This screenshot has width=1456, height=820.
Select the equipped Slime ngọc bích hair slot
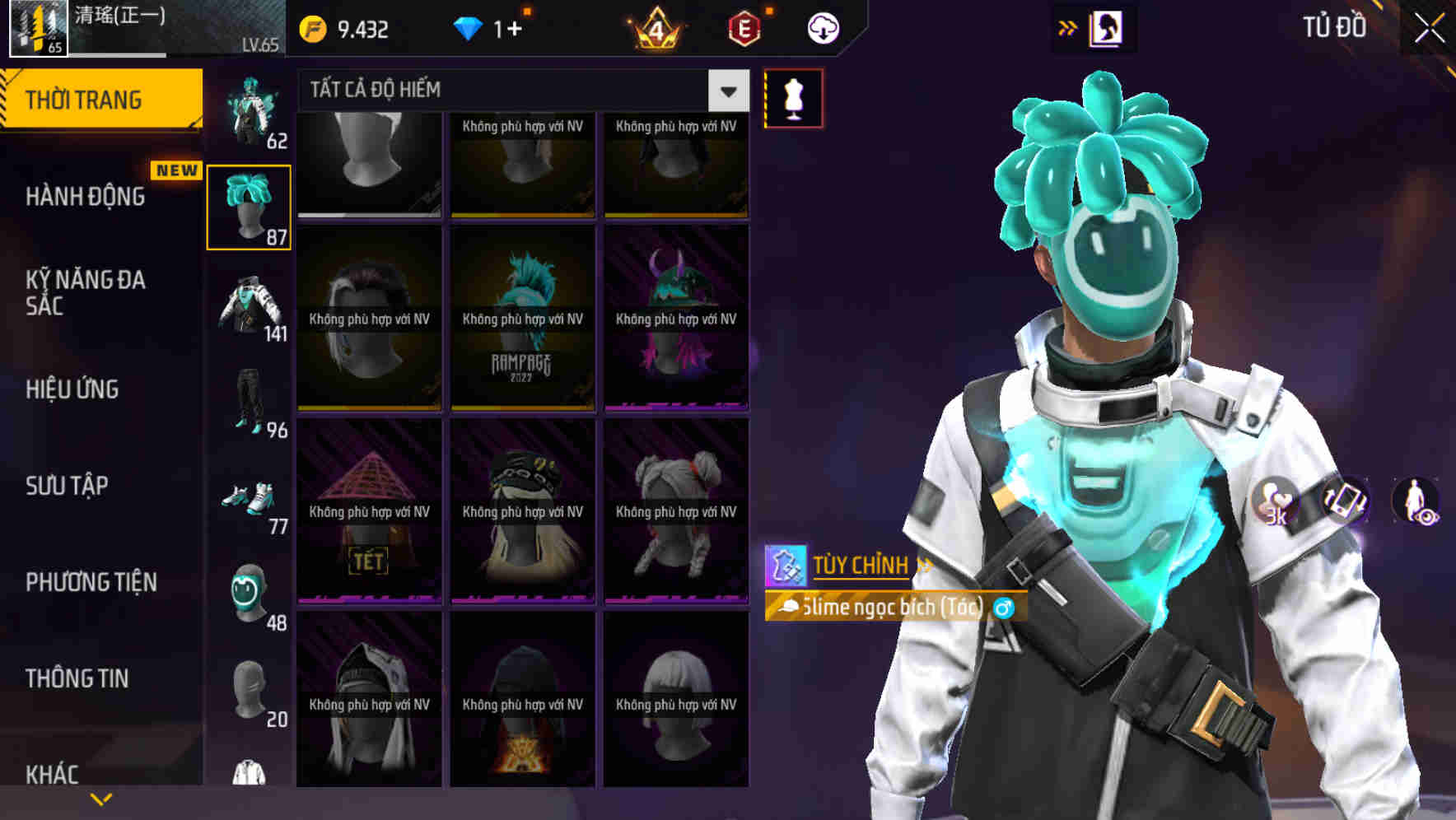(x=250, y=206)
